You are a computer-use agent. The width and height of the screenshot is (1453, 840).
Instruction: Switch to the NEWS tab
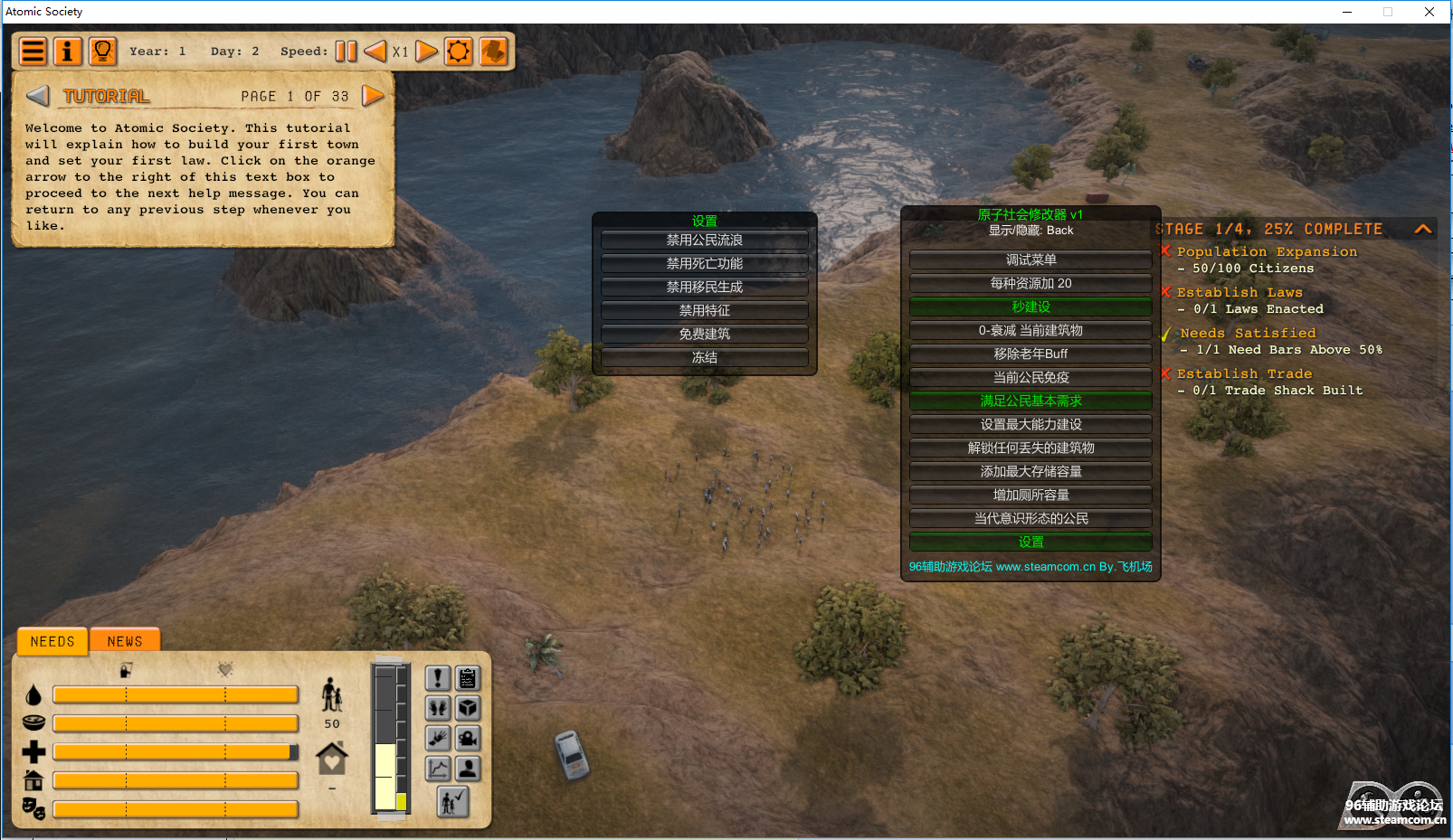coord(125,641)
